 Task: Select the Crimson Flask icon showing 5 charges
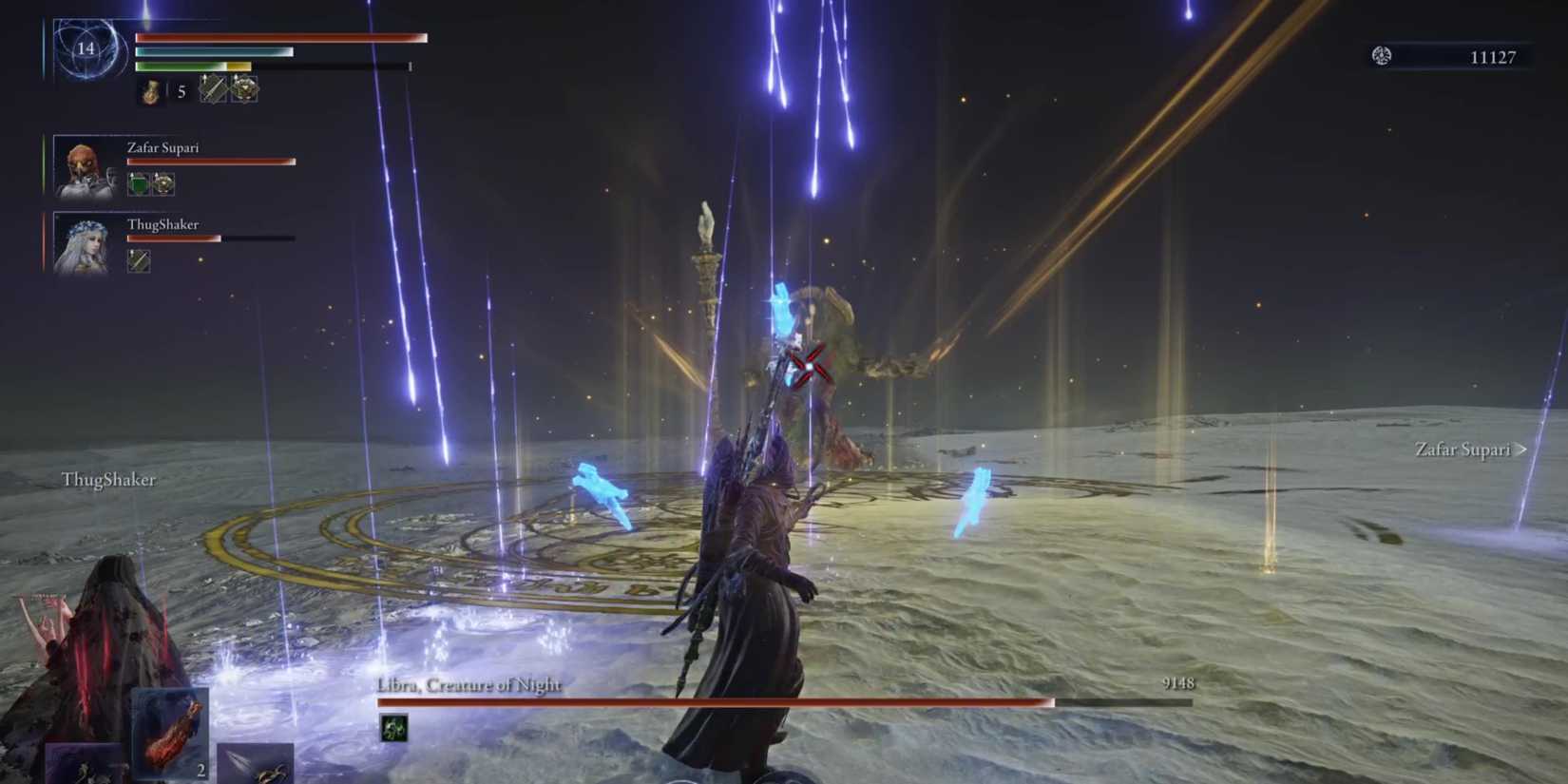152,90
